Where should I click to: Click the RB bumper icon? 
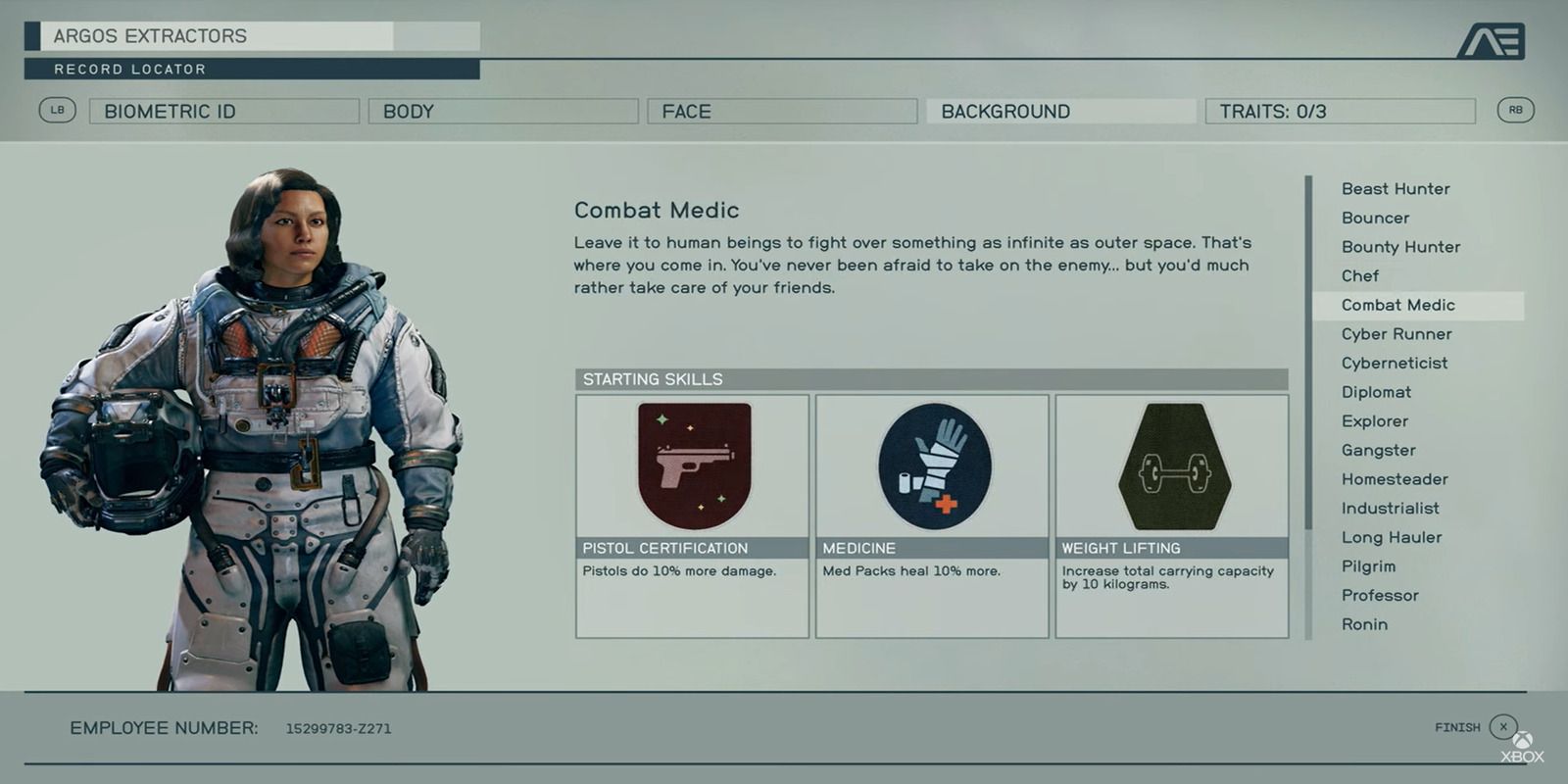coord(1516,111)
